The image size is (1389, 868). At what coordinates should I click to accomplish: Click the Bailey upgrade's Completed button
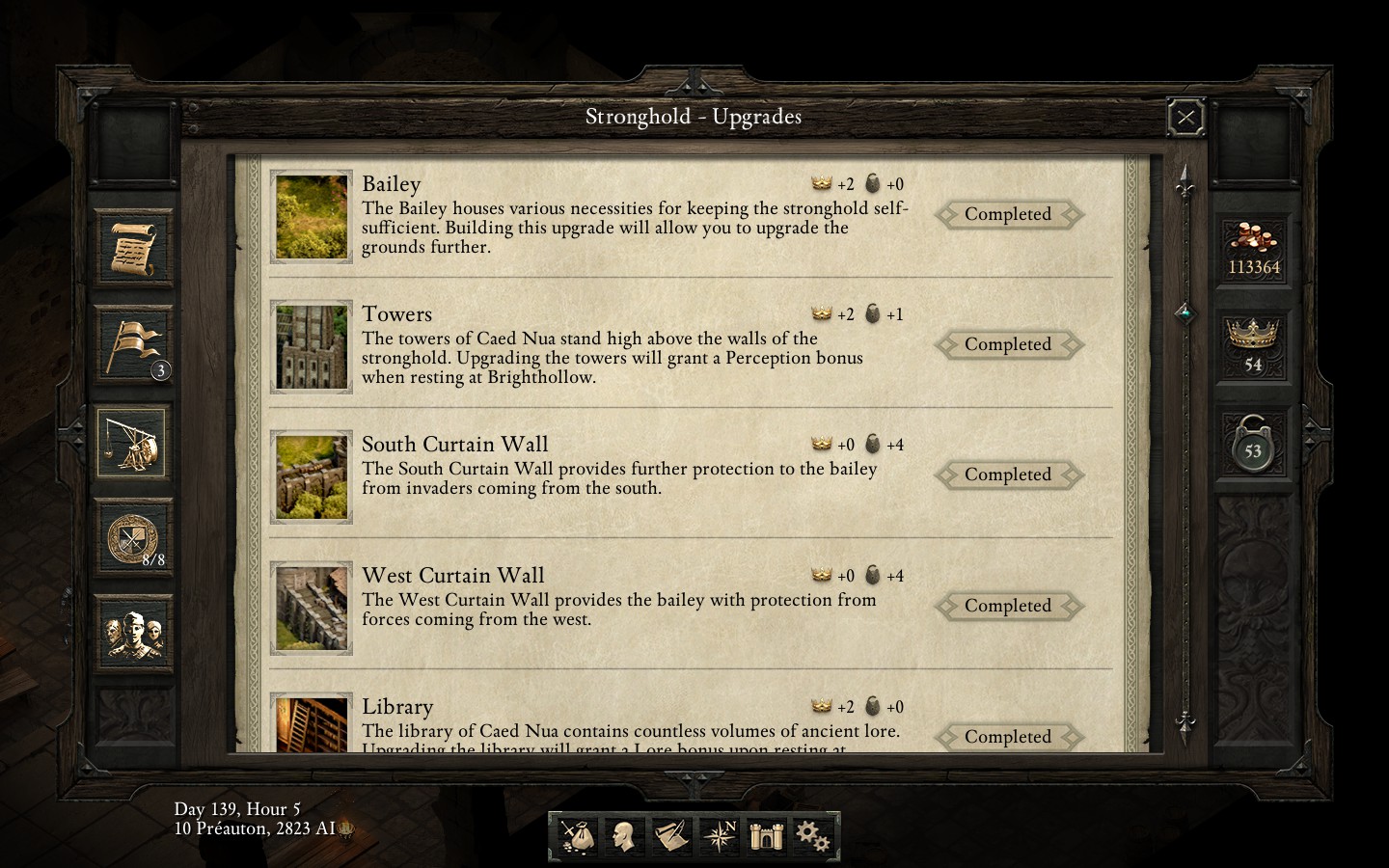tap(1007, 214)
